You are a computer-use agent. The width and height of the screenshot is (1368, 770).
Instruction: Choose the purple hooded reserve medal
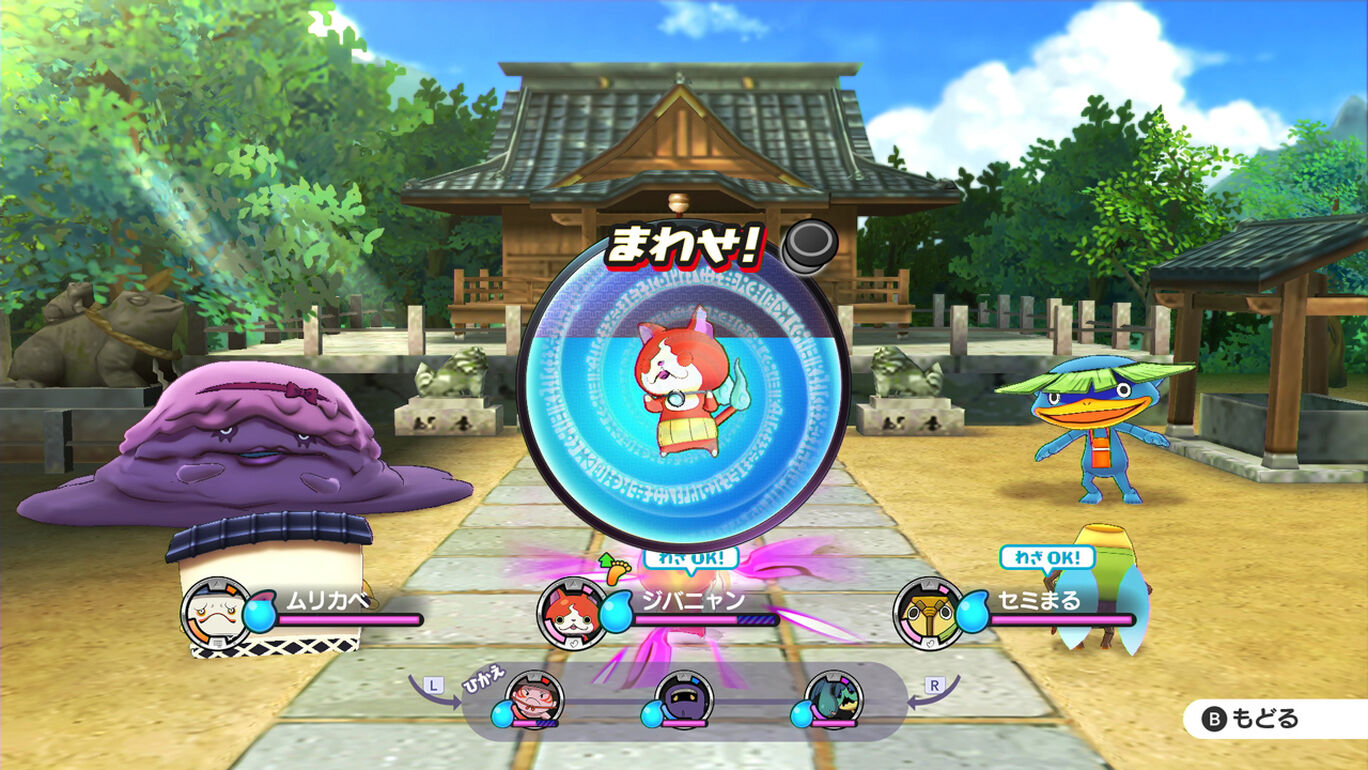[x=684, y=699]
